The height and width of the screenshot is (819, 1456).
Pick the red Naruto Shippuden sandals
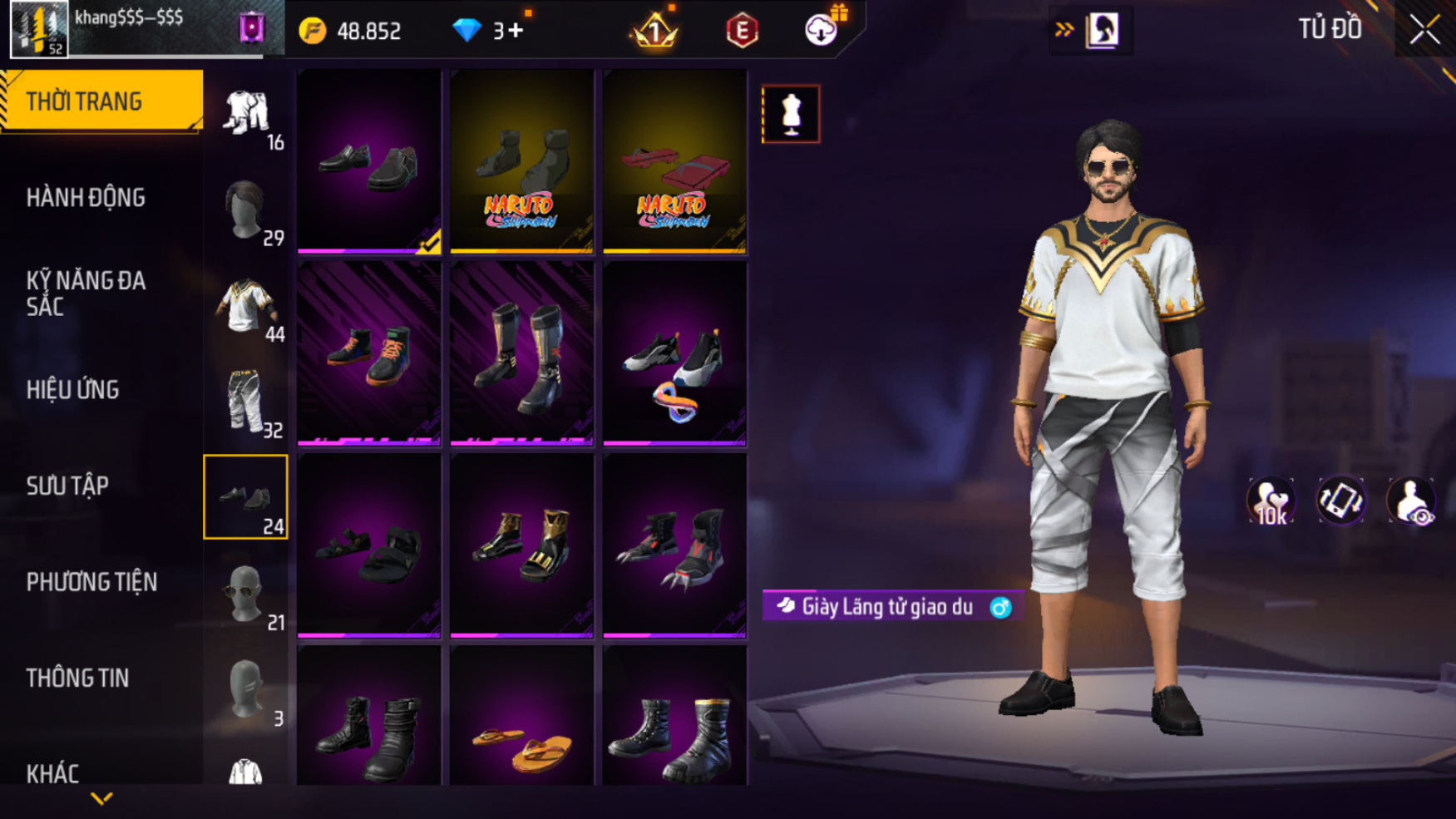(x=674, y=162)
